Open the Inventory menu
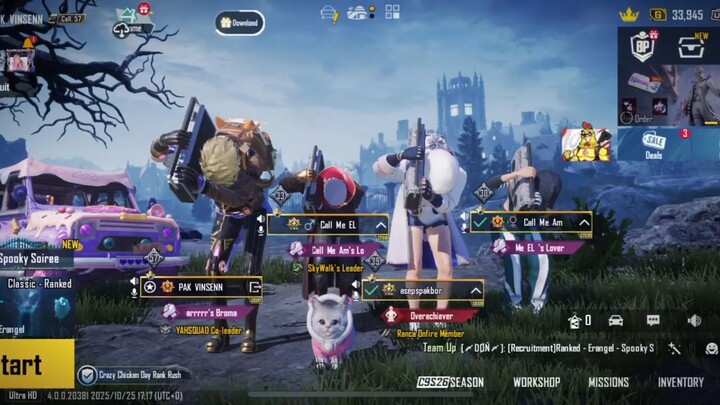 click(680, 382)
